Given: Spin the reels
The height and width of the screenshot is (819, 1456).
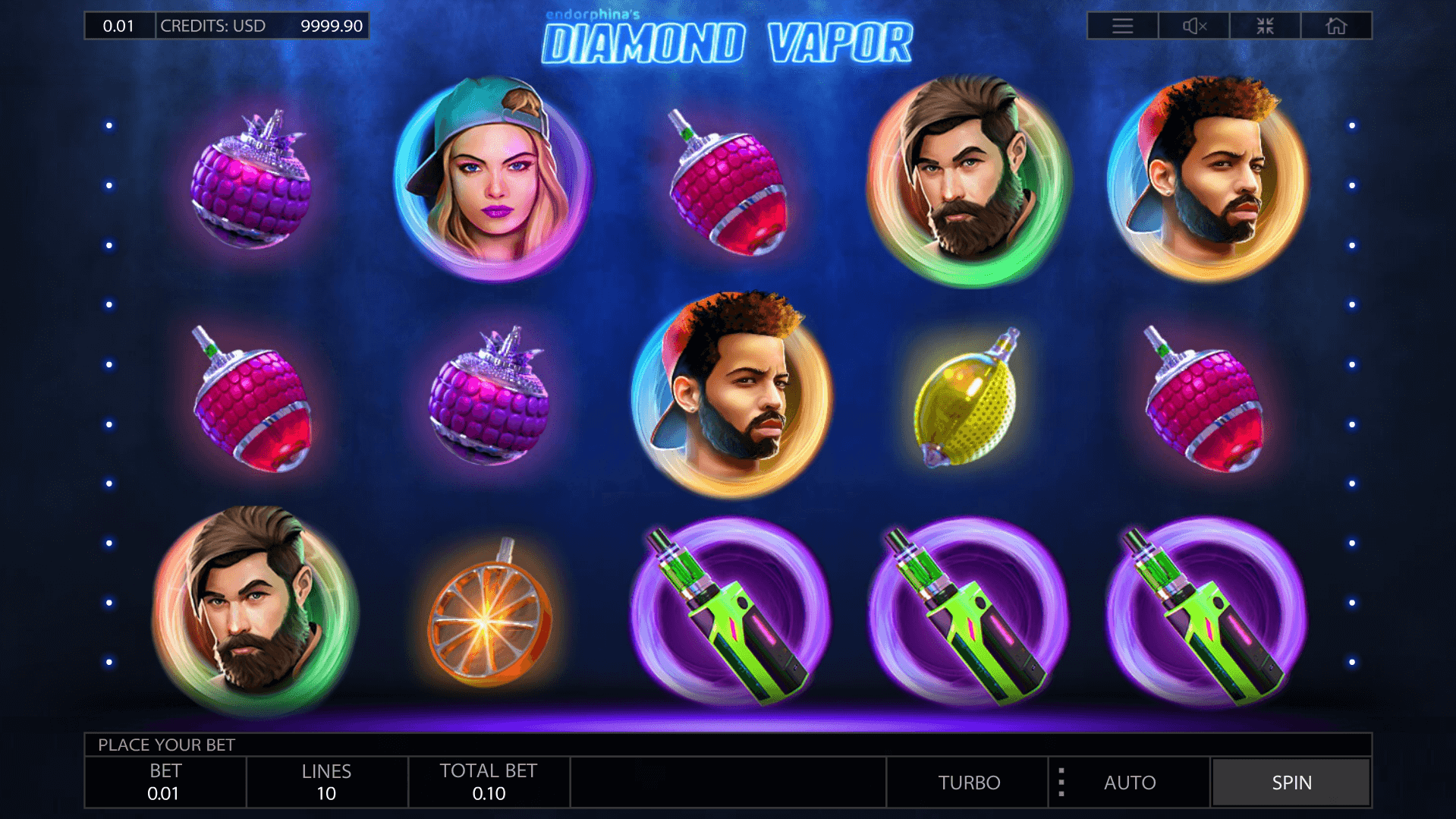Looking at the screenshot, I should pos(1291,782).
